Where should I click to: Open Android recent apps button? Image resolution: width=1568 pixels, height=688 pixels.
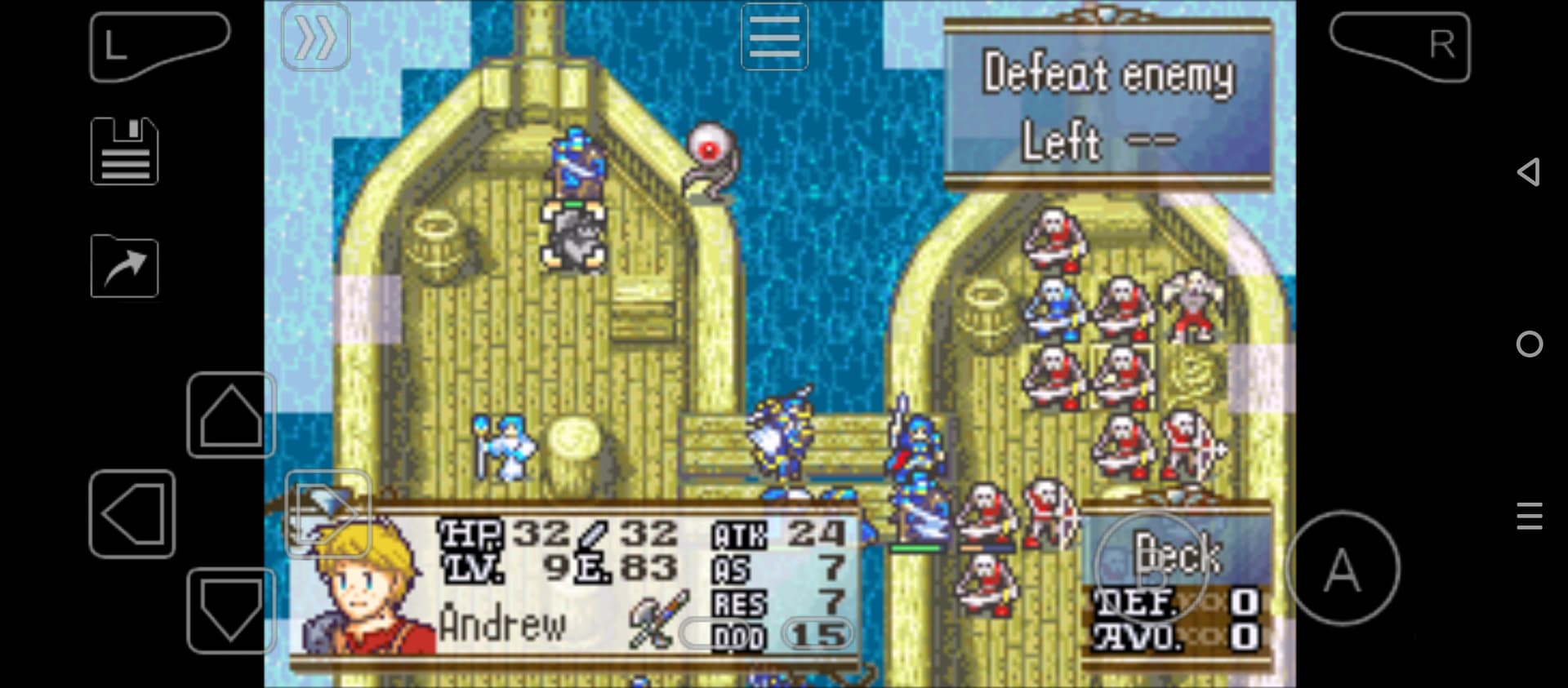1529,516
